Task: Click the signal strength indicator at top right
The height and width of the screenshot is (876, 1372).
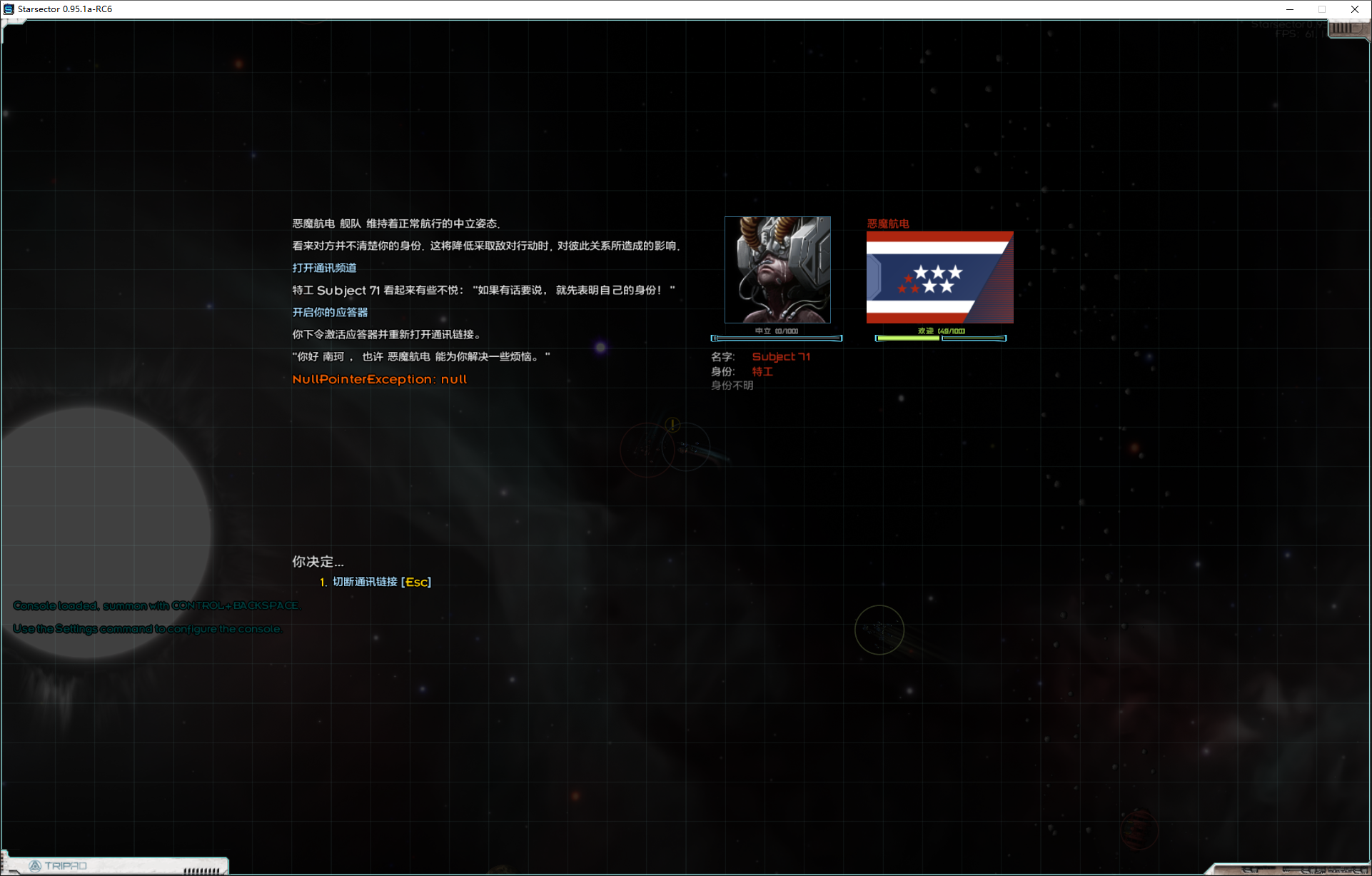Action: [x=1344, y=30]
